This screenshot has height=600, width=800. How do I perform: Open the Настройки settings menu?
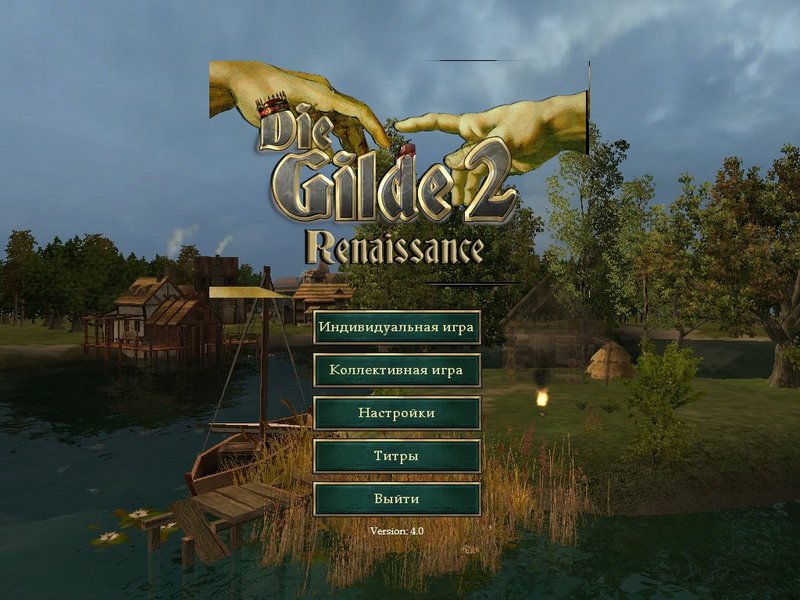click(x=397, y=413)
